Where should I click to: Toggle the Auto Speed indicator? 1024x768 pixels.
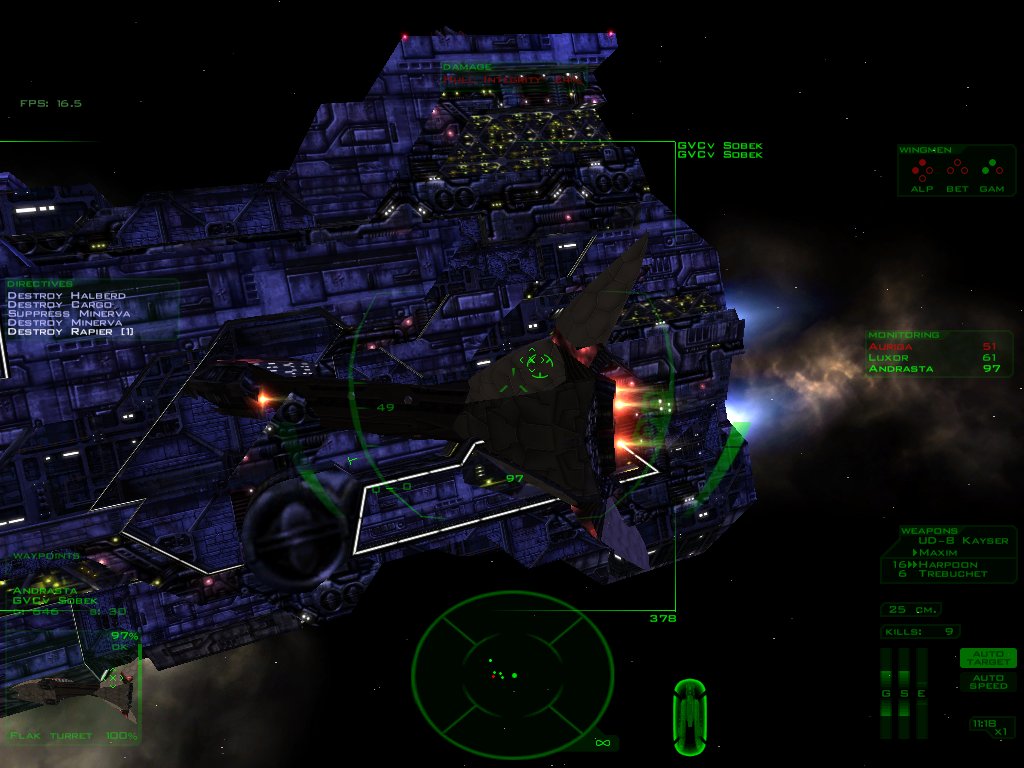pyautogui.click(x=987, y=680)
